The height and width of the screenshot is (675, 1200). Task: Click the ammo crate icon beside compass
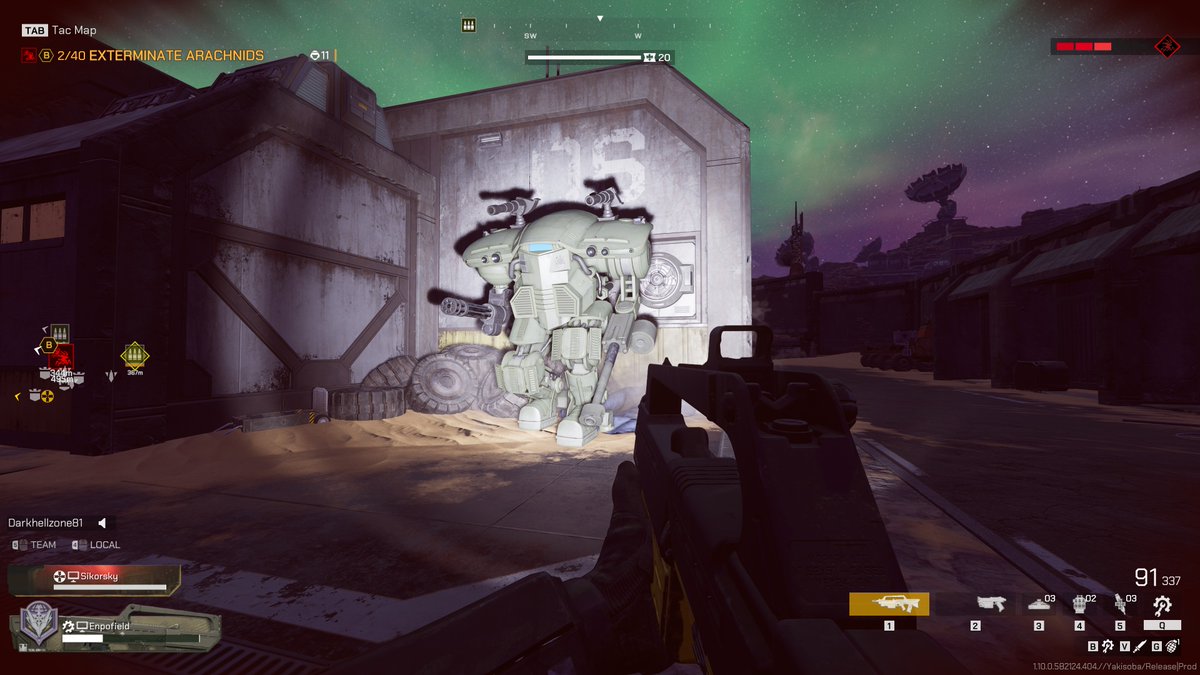[468, 25]
